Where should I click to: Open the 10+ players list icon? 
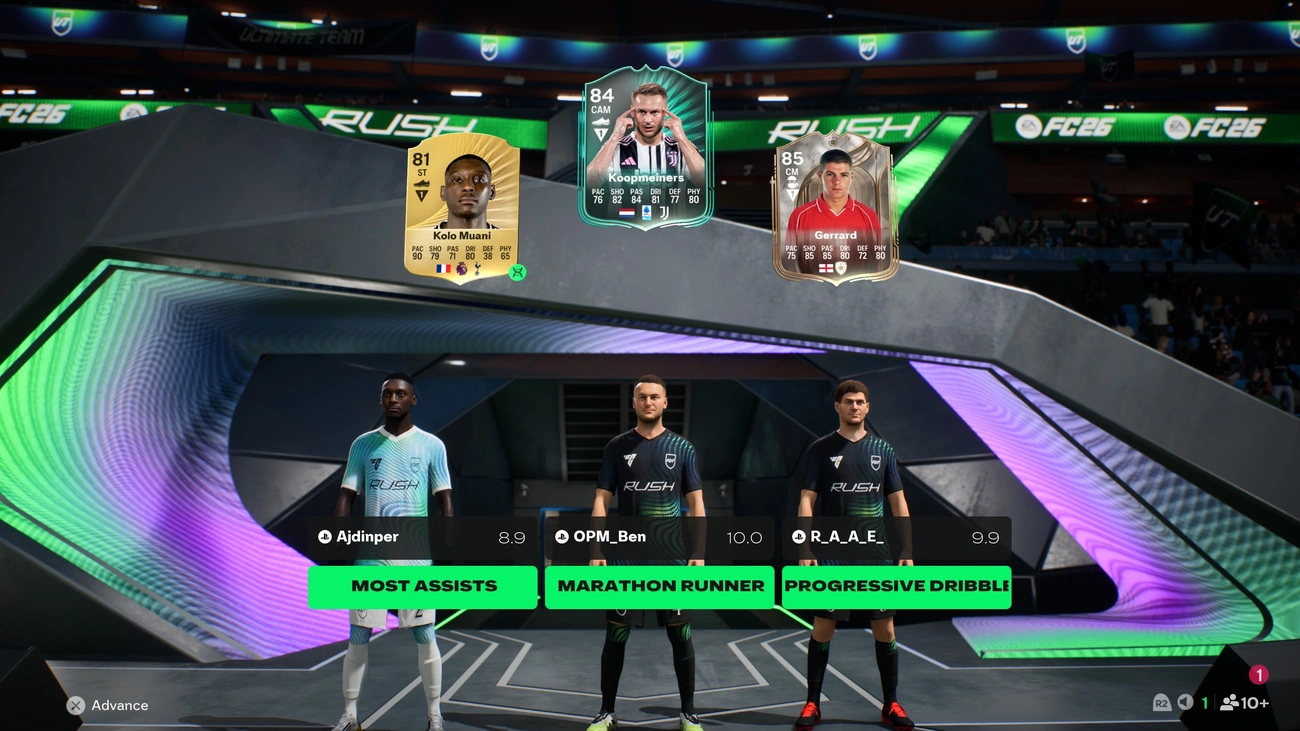tap(1244, 703)
